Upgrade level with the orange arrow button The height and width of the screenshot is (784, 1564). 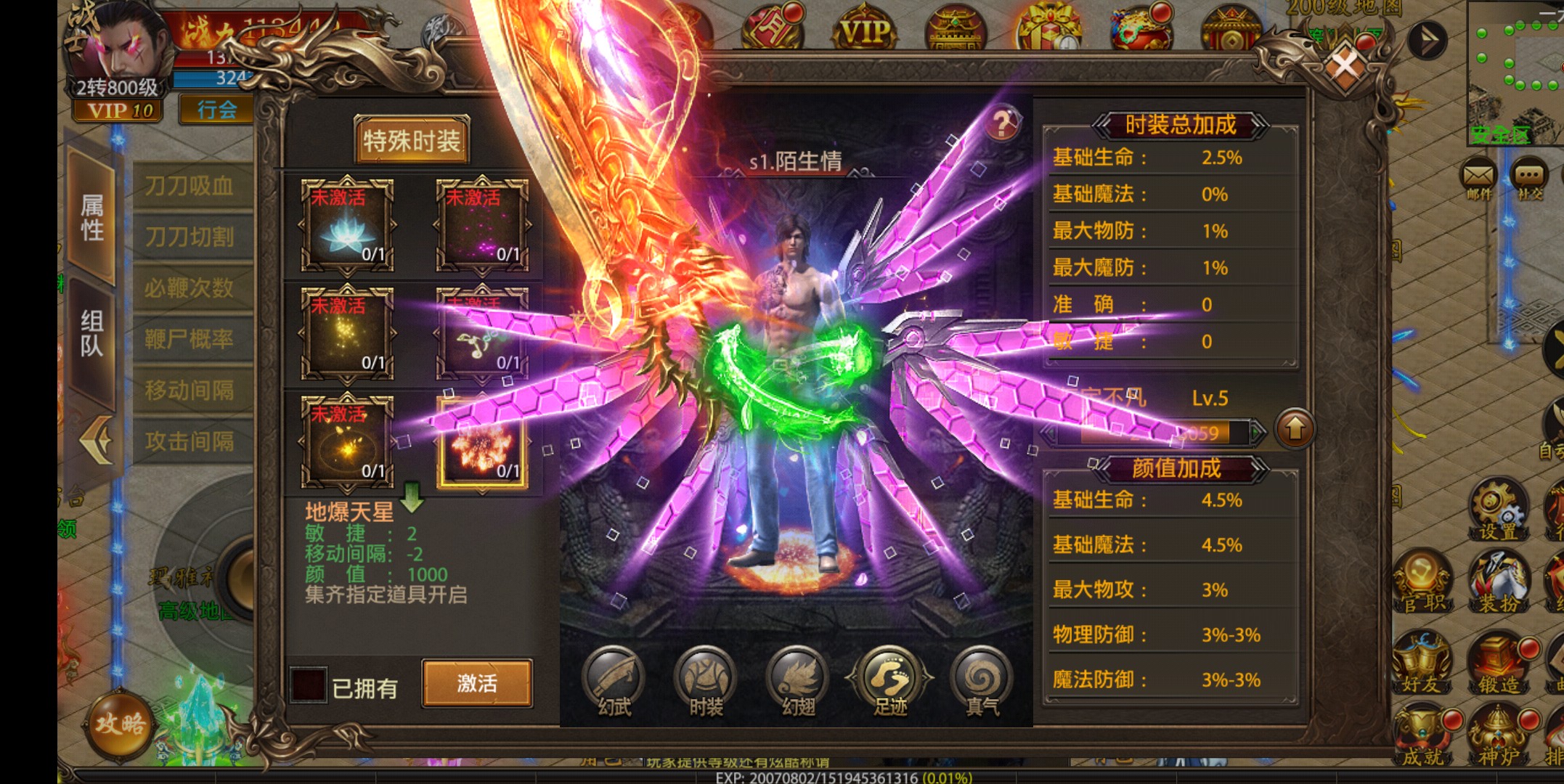(1295, 430)
